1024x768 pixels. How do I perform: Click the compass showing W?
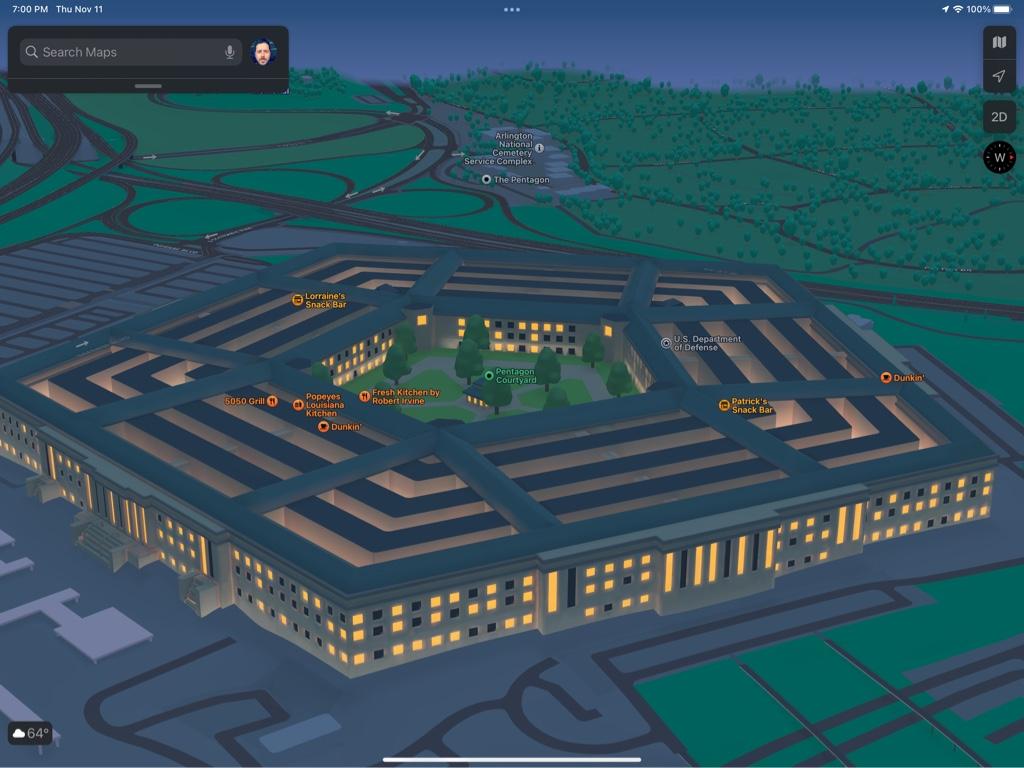(999, 157)
